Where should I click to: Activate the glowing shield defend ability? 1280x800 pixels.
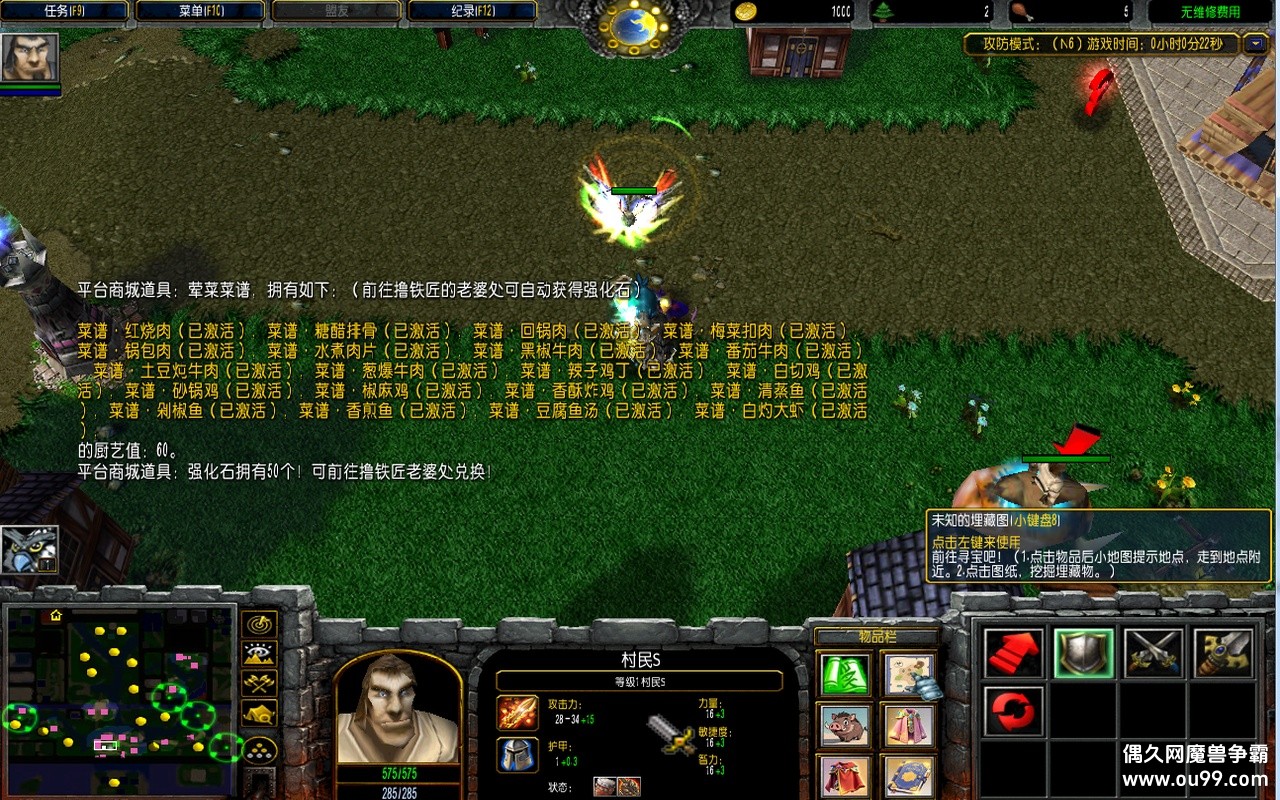tap(1083, 651)
